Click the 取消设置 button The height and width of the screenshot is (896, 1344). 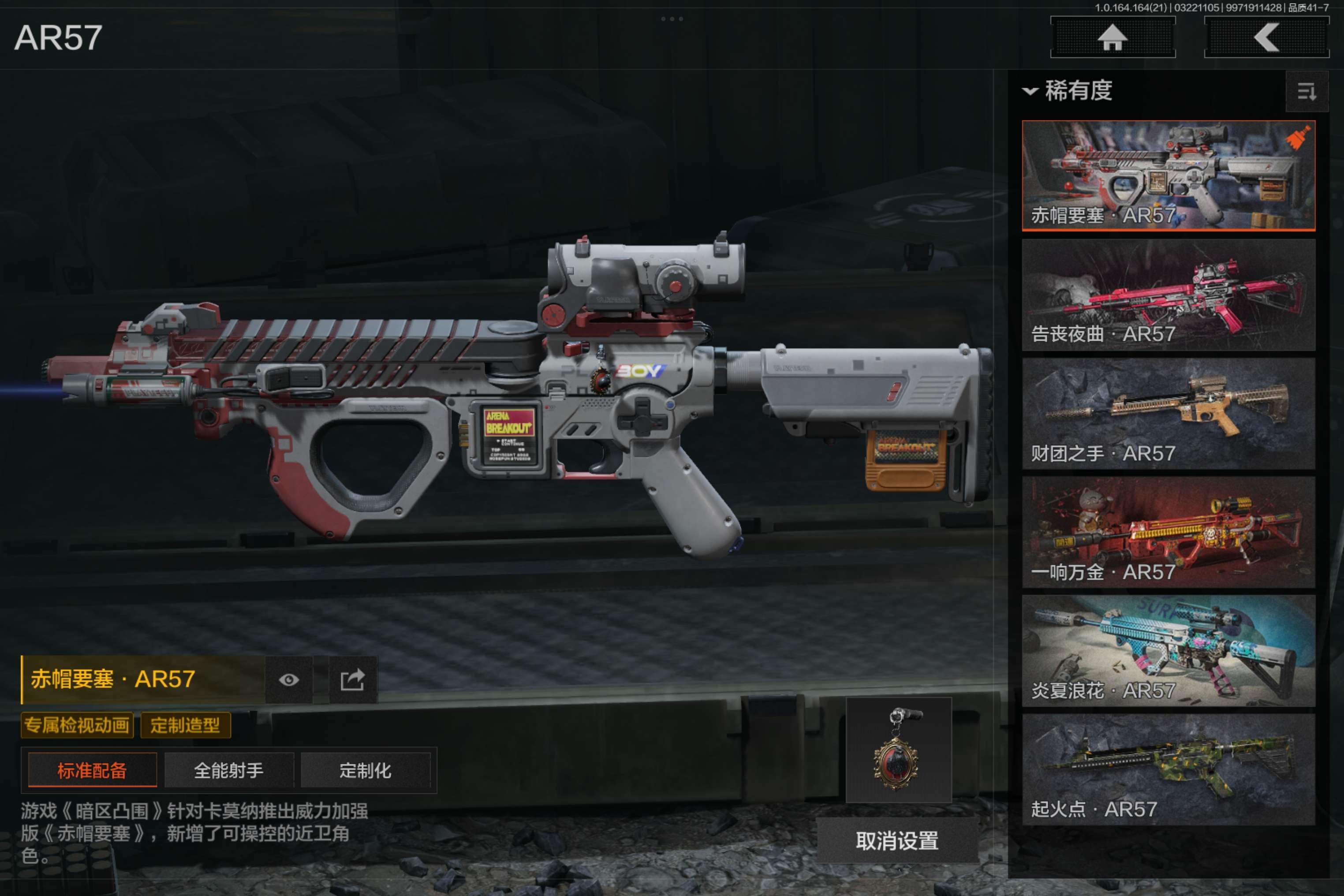point(897,840)
